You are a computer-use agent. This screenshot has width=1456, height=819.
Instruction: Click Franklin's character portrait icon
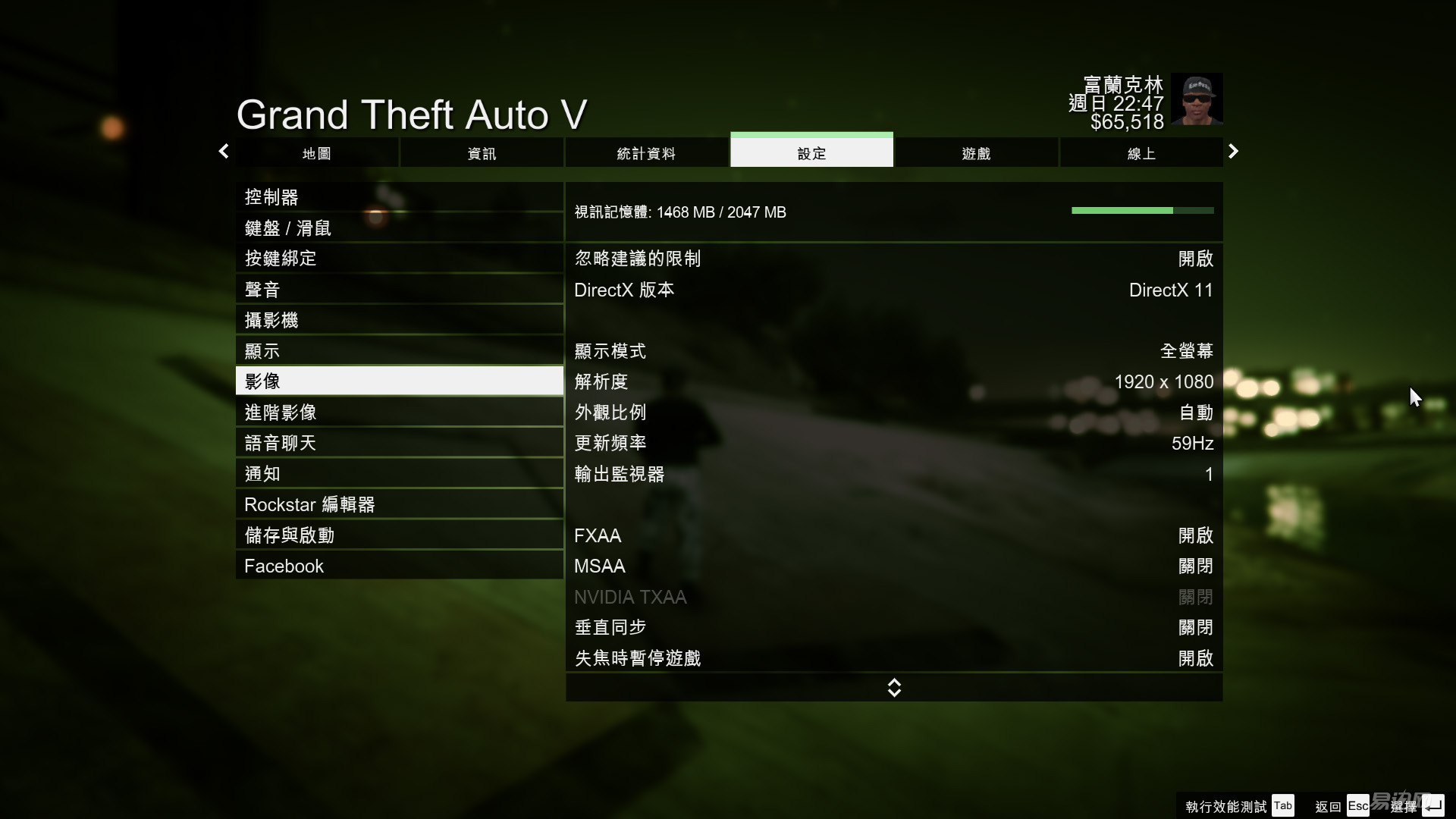point(1197,99)
